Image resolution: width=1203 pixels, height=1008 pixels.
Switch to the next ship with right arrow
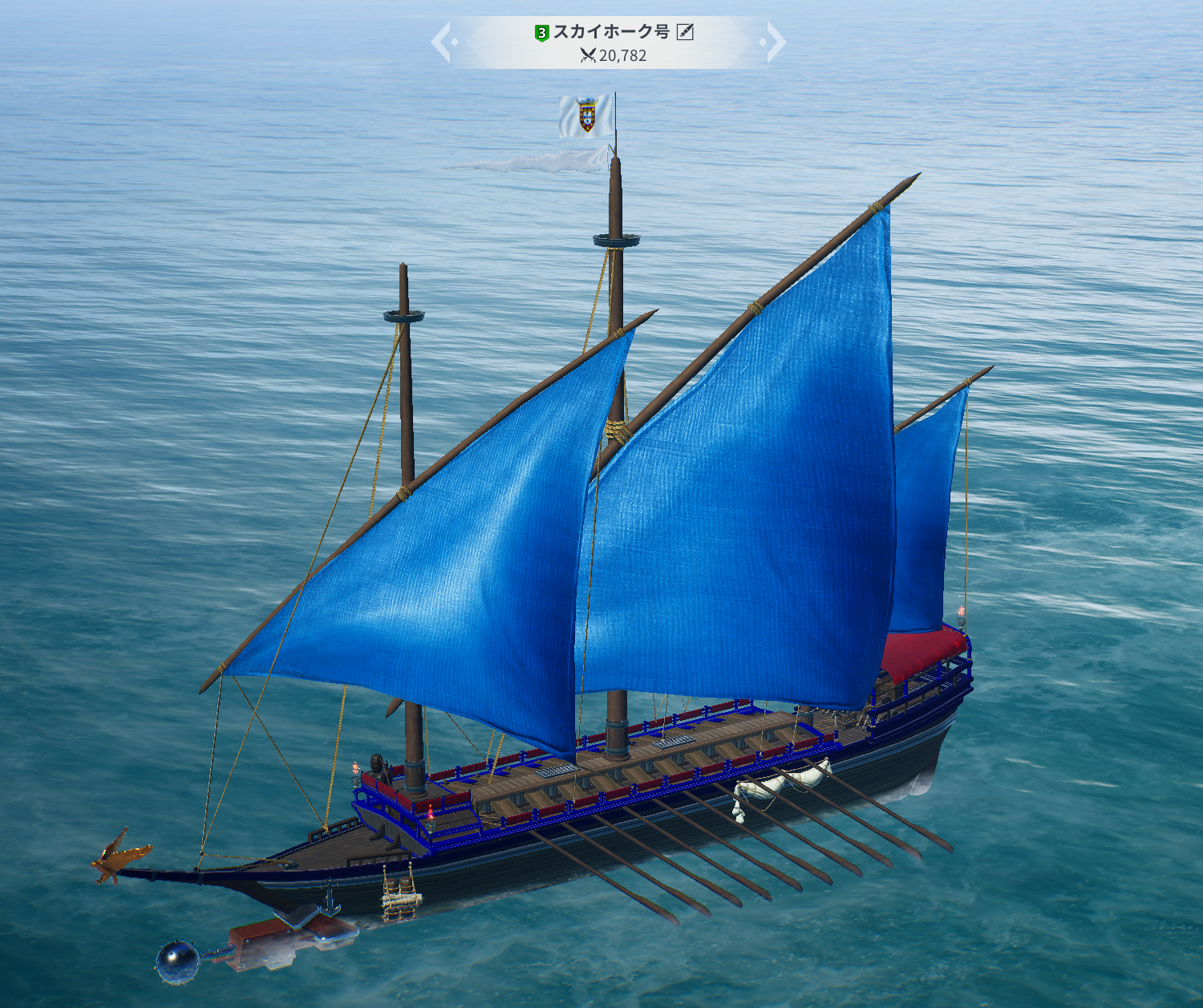pos(774,43)
